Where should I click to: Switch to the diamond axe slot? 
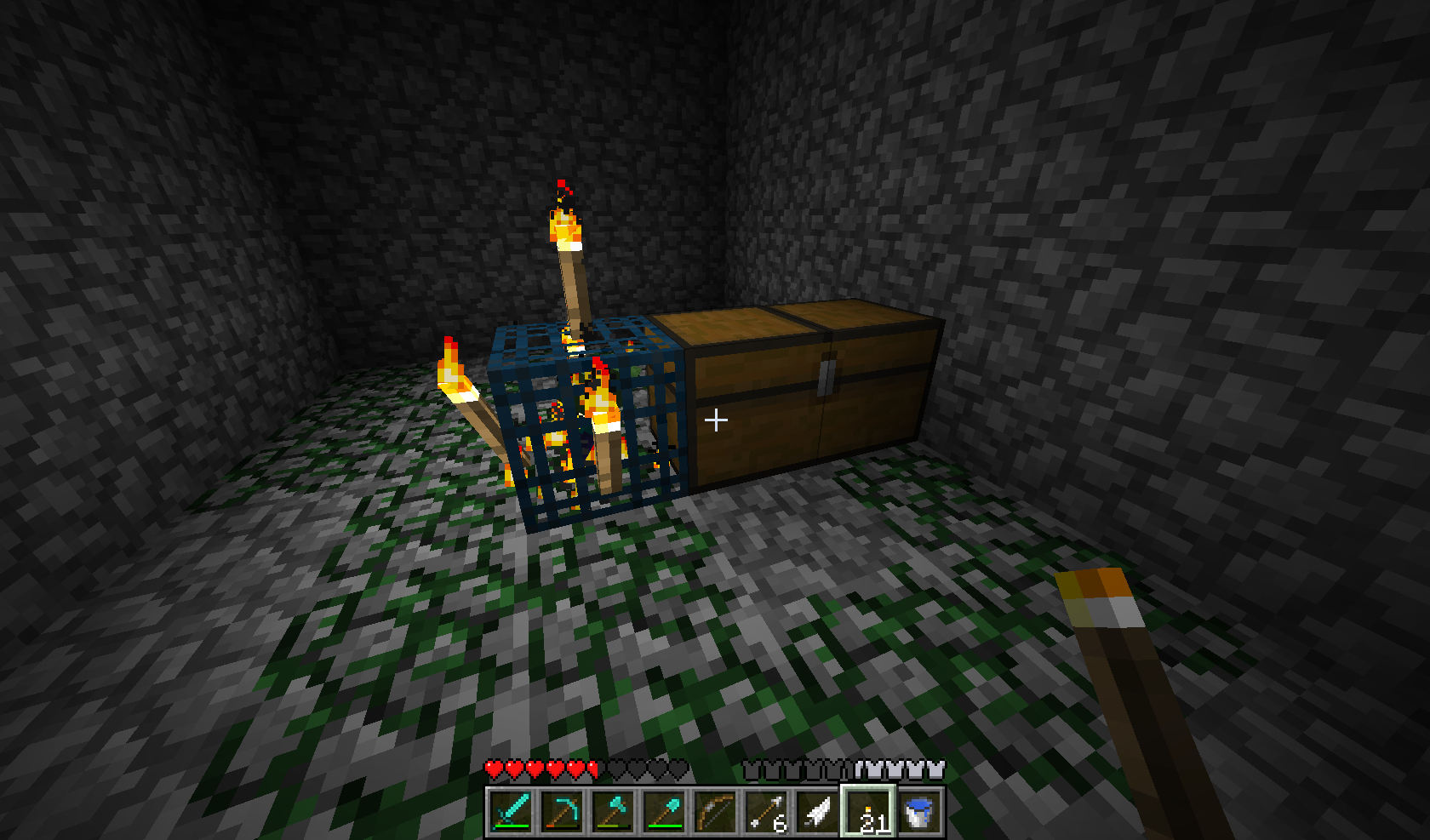pos(613,812)
